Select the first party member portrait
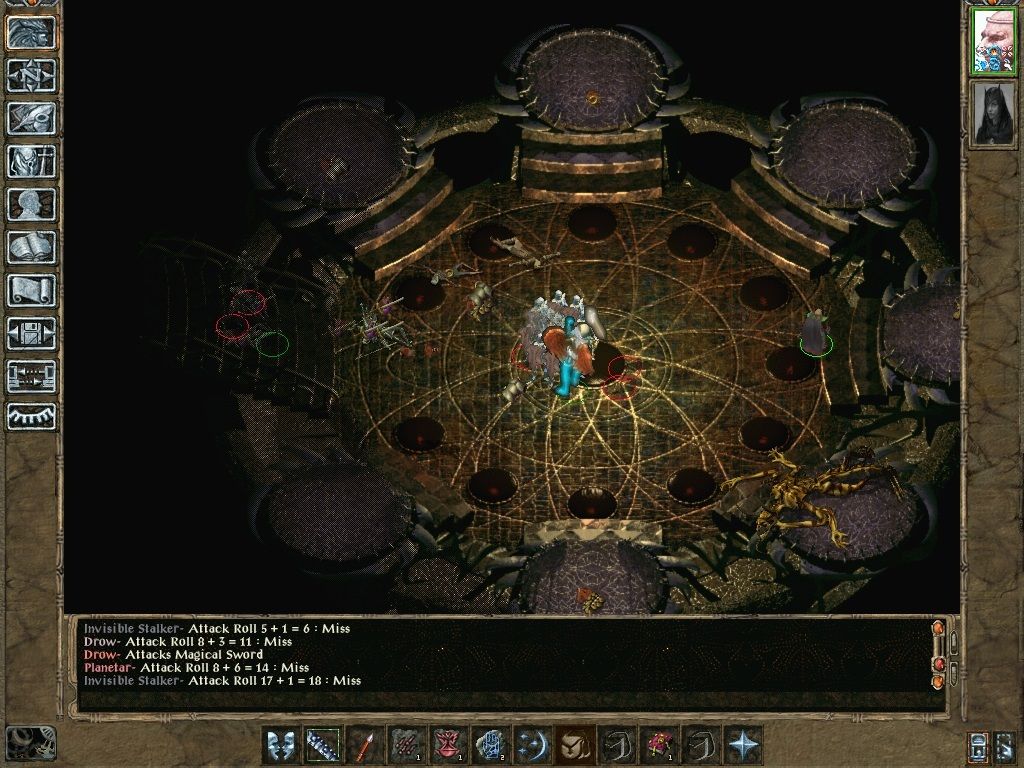Viewport: 1024px width, 768px height. click(x=994, y=41)
